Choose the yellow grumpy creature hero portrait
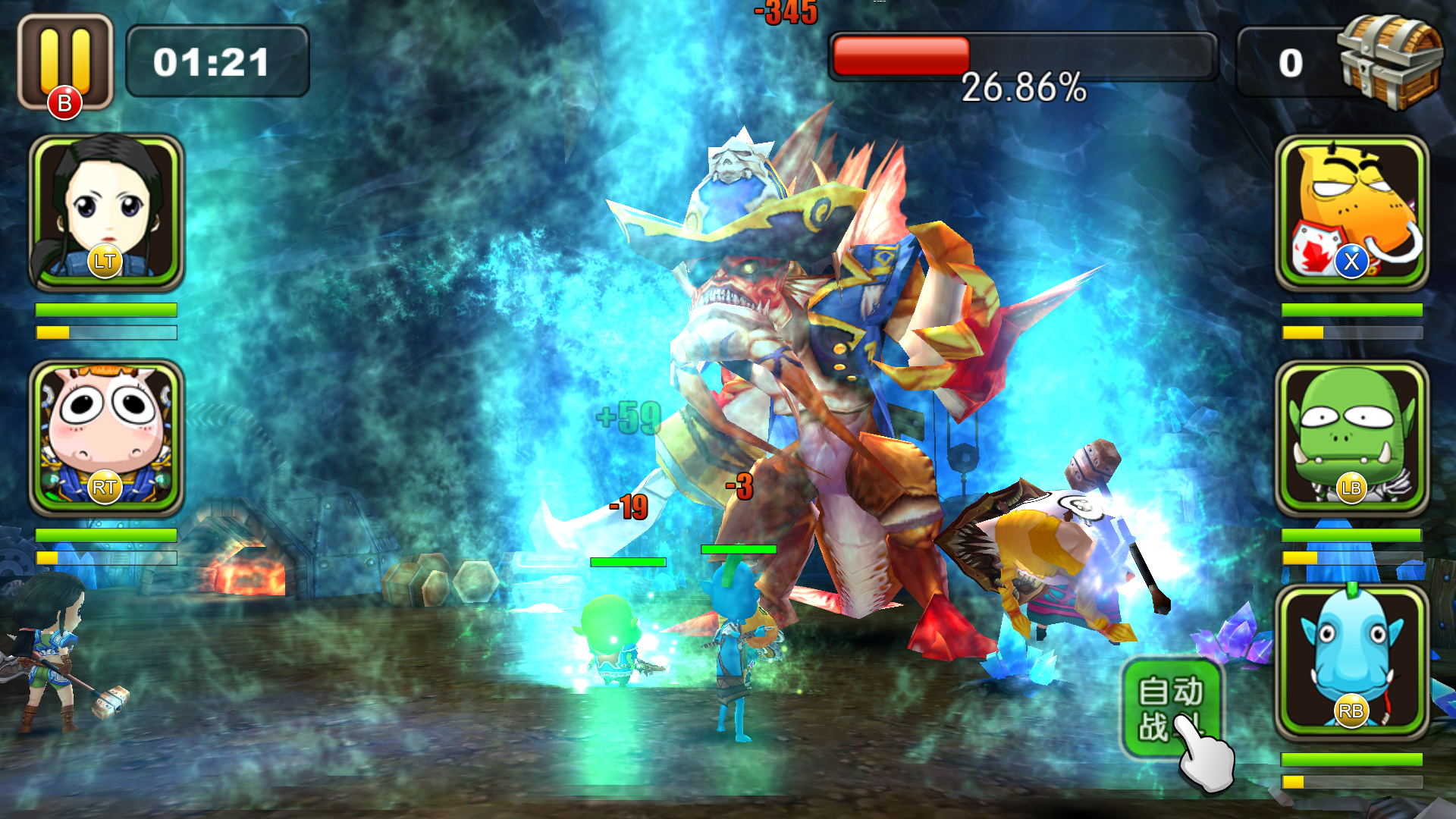This screenshot has width=1456, height=819. [x=1351, y=212]
